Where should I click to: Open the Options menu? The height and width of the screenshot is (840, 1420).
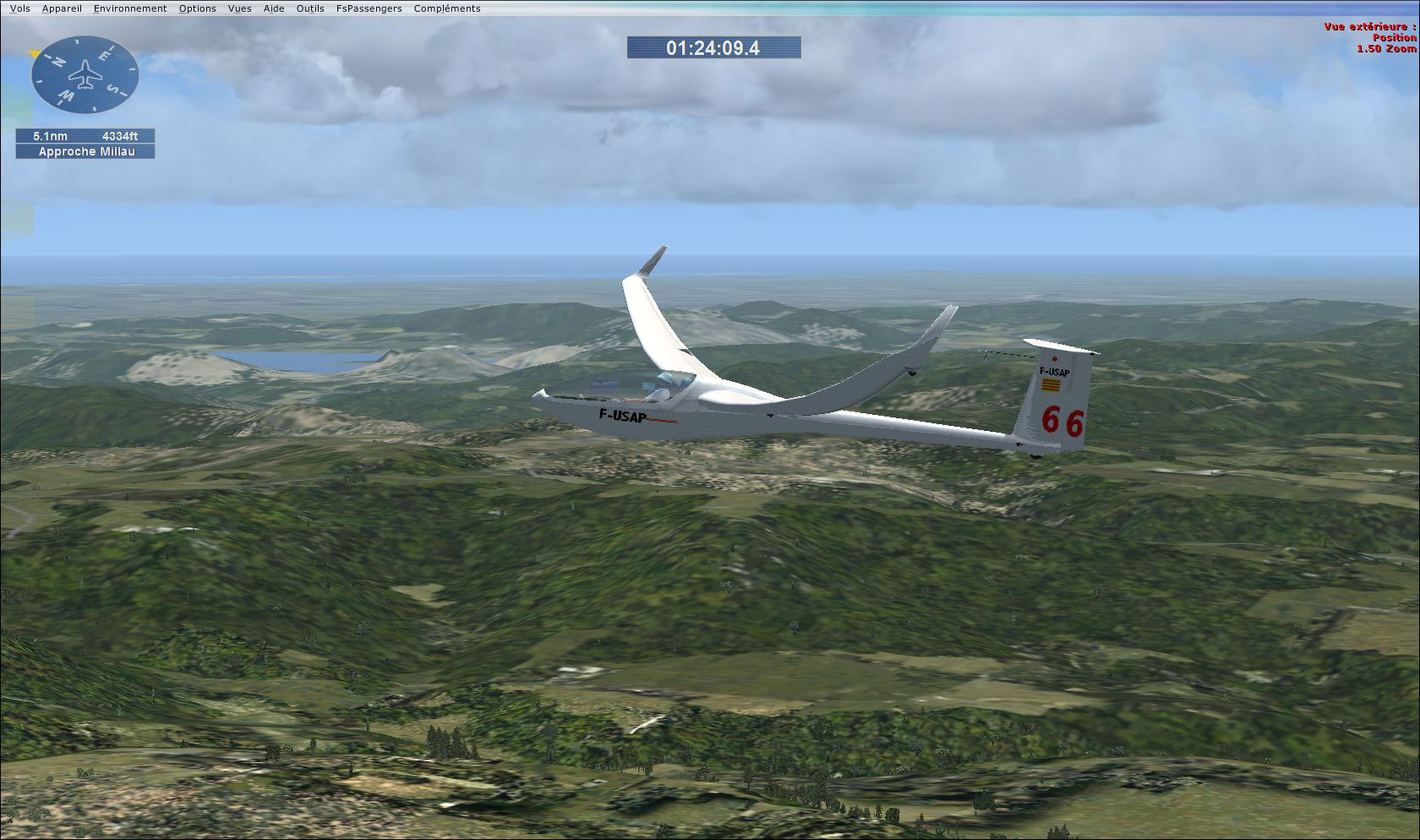196,8
